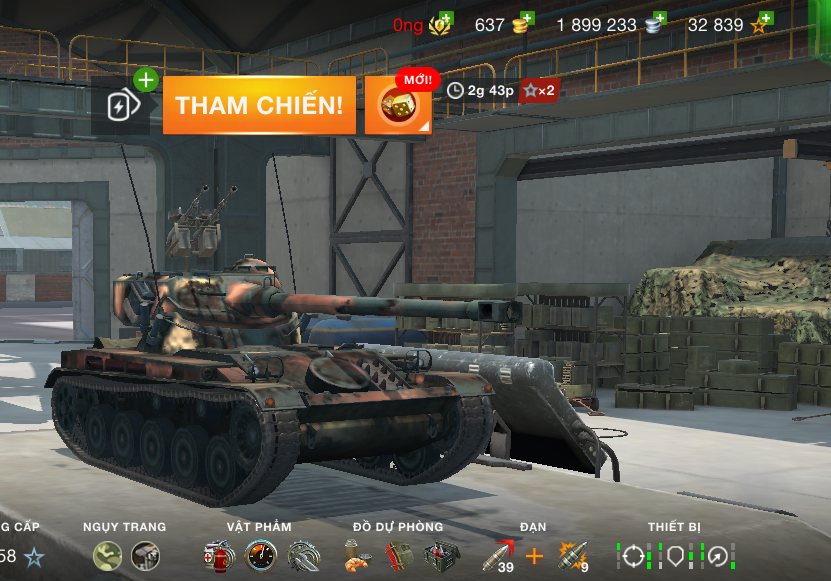
Task: Start a battle with THAM CHIẾN!
Action: [x=259, y=105]
